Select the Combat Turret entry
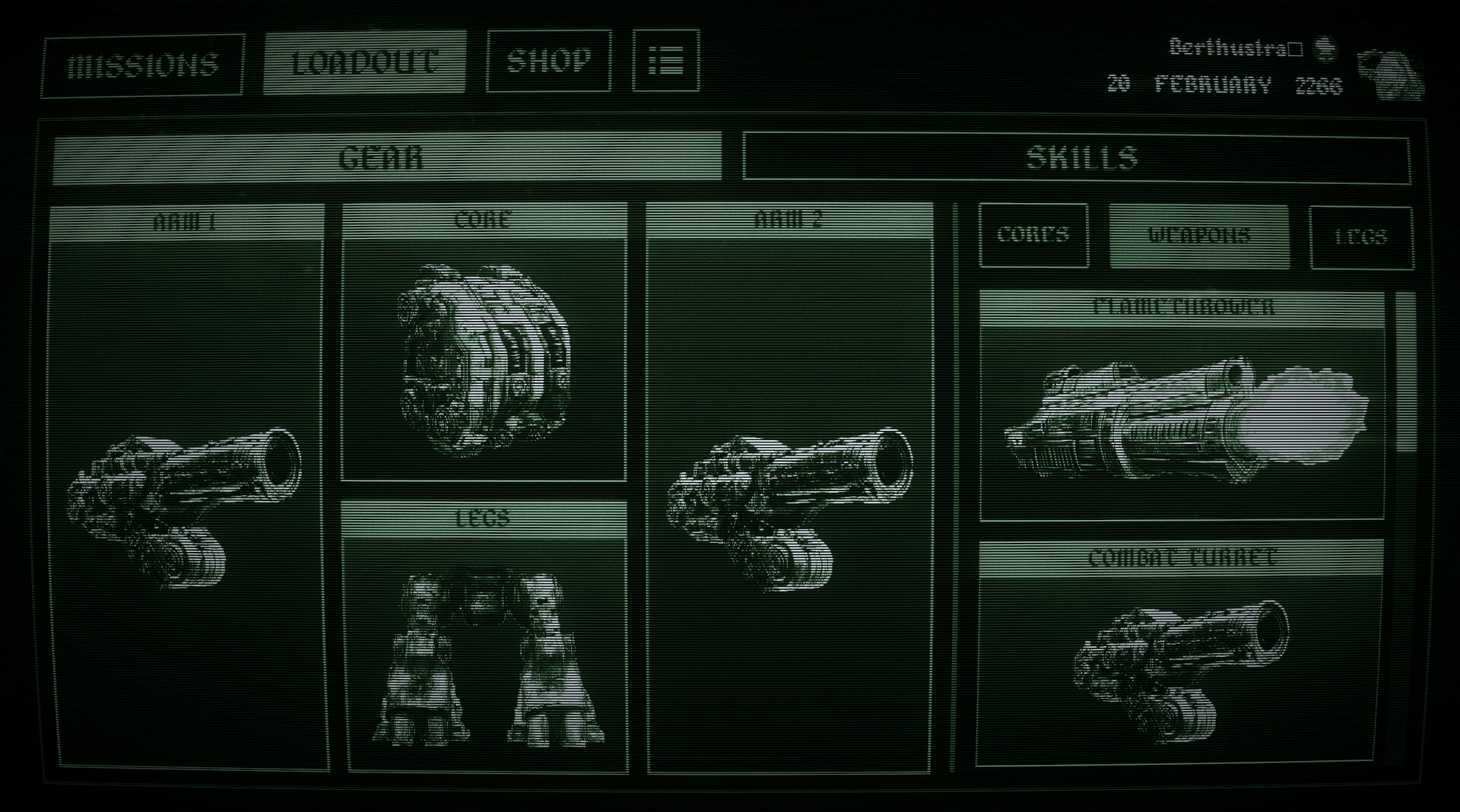1460x812 pixels. point(1182,559)
